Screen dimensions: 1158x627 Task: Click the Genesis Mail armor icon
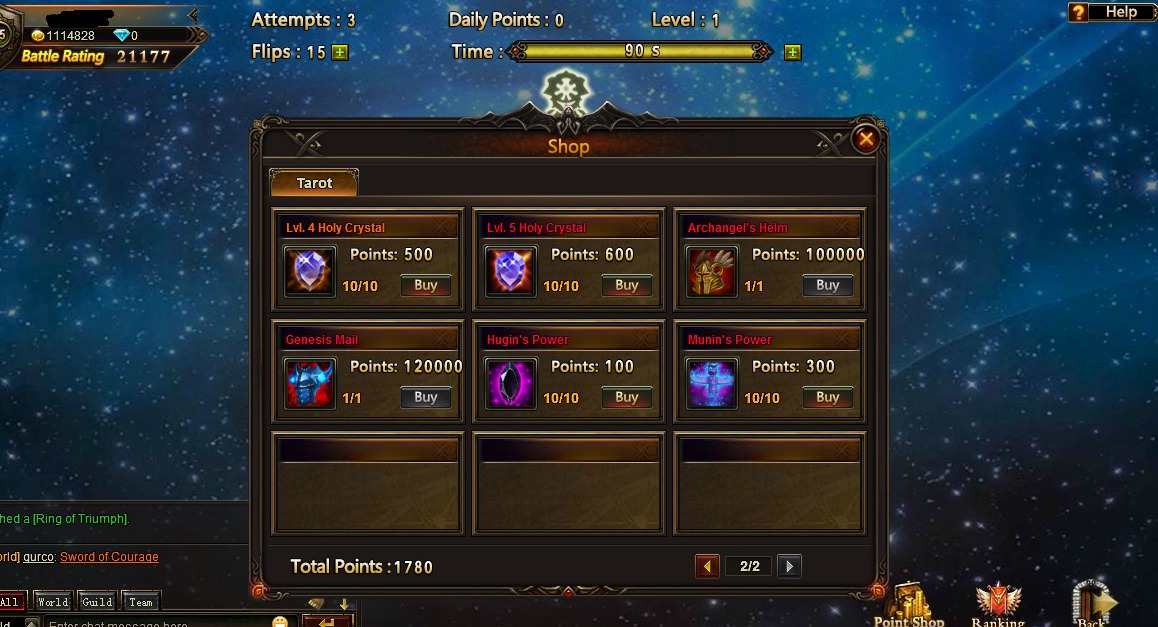(310, 385)
